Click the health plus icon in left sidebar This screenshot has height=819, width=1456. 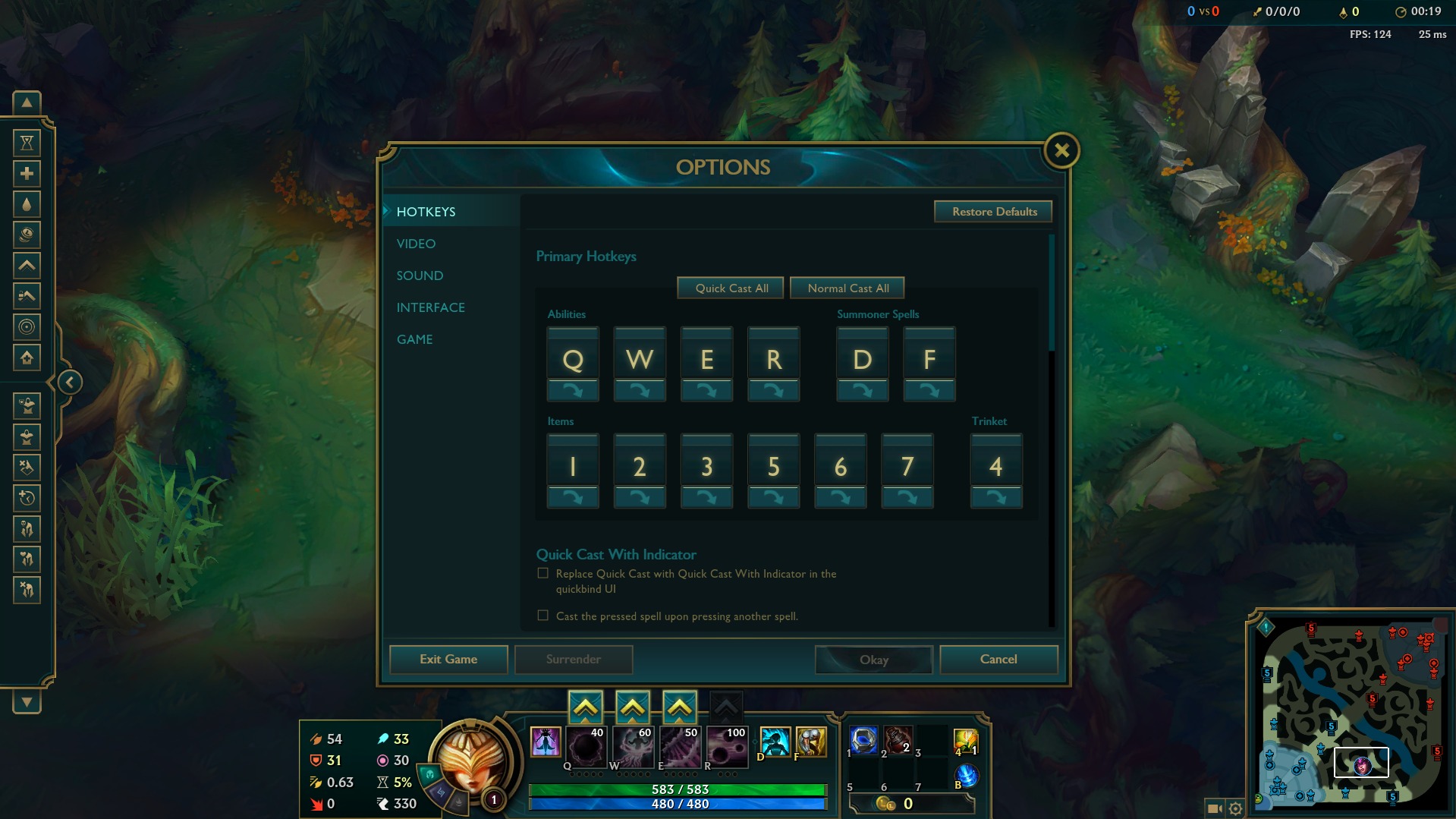click(x=27, y=174)
